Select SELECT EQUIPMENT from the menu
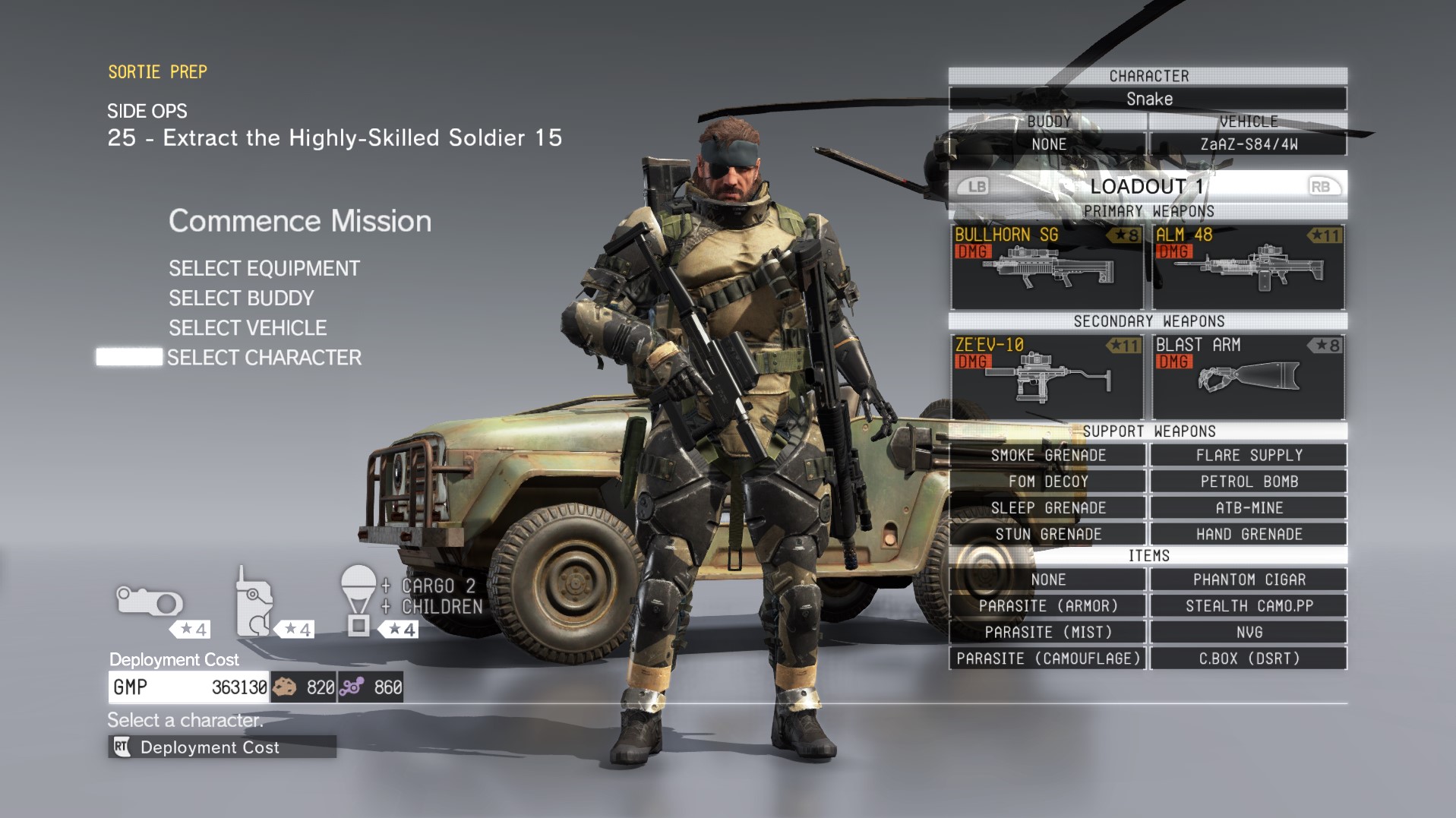Viewport: 1456px width, 818px height. coord(264,268)
